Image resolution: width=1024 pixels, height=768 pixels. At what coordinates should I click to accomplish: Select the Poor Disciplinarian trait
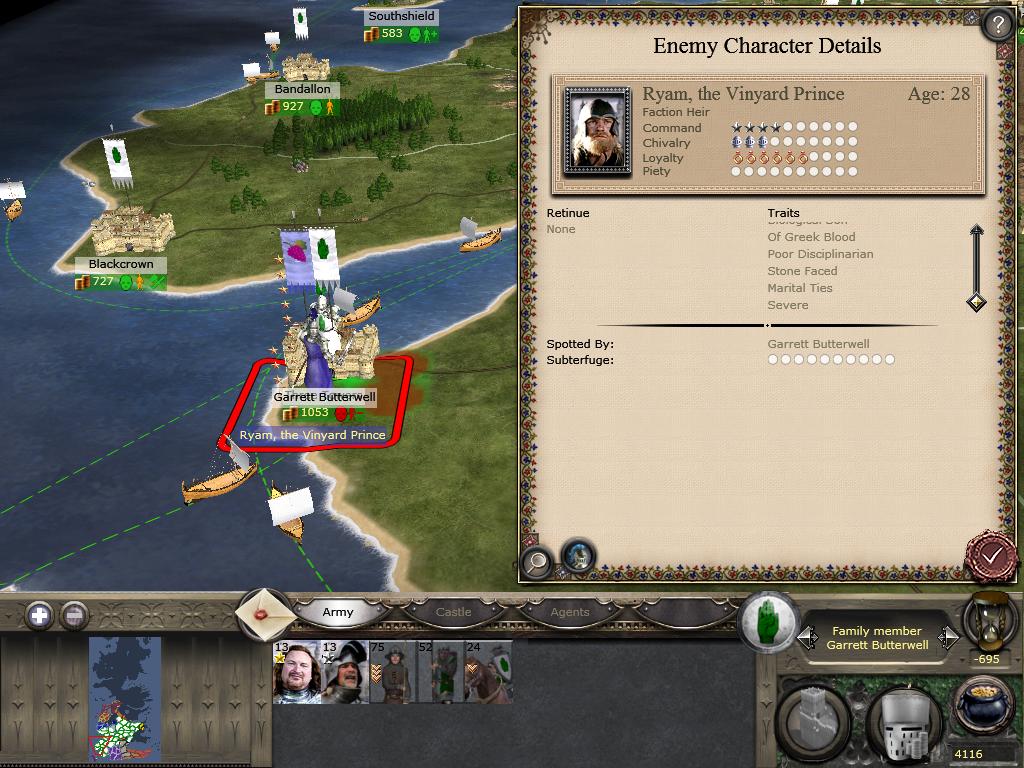pyautogui.click(x=820, y=254)
